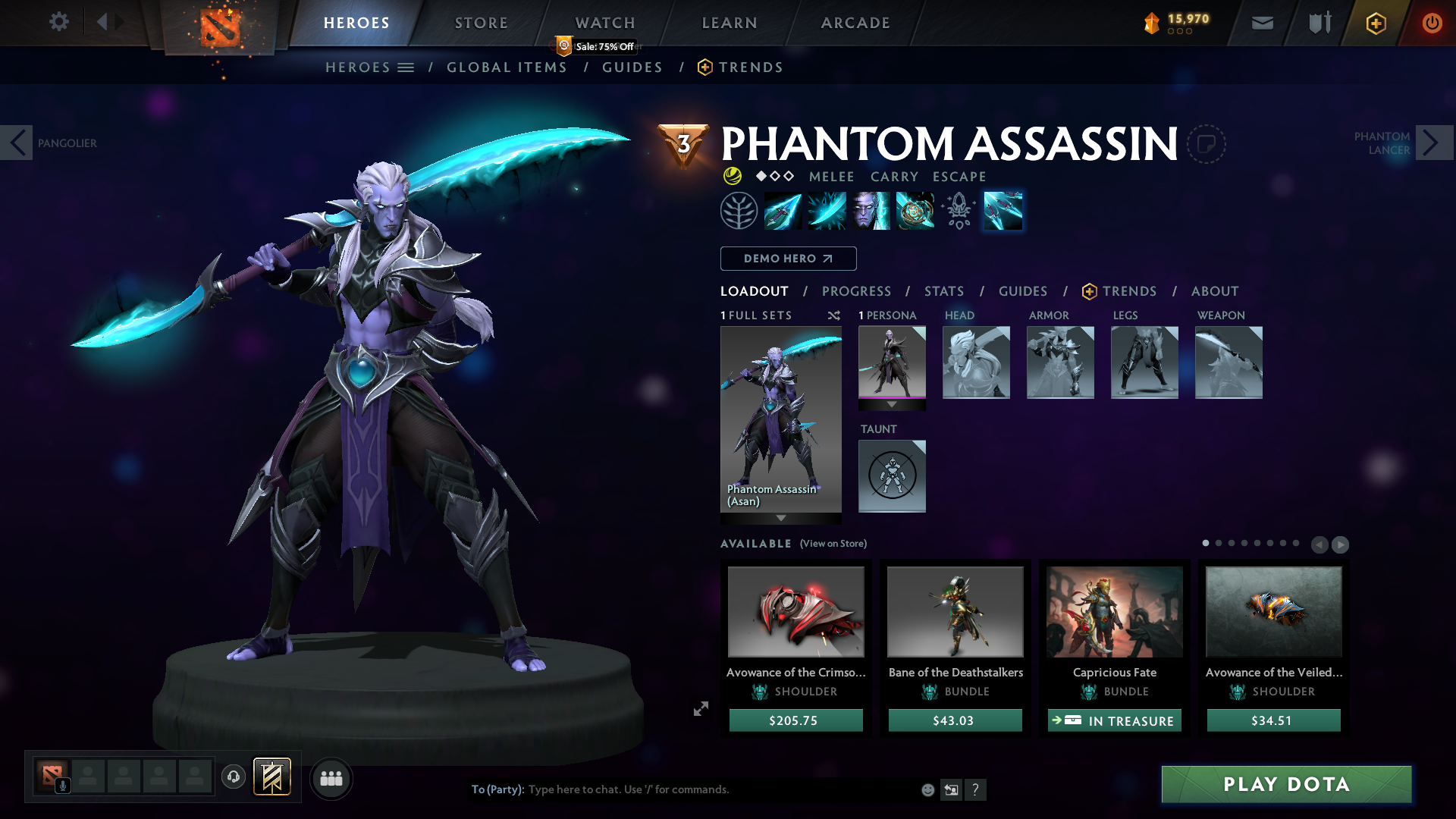The width and height of the screenshot is (1456, 819).
Task: Switch to the Progress tab
Action: [857, 291]
